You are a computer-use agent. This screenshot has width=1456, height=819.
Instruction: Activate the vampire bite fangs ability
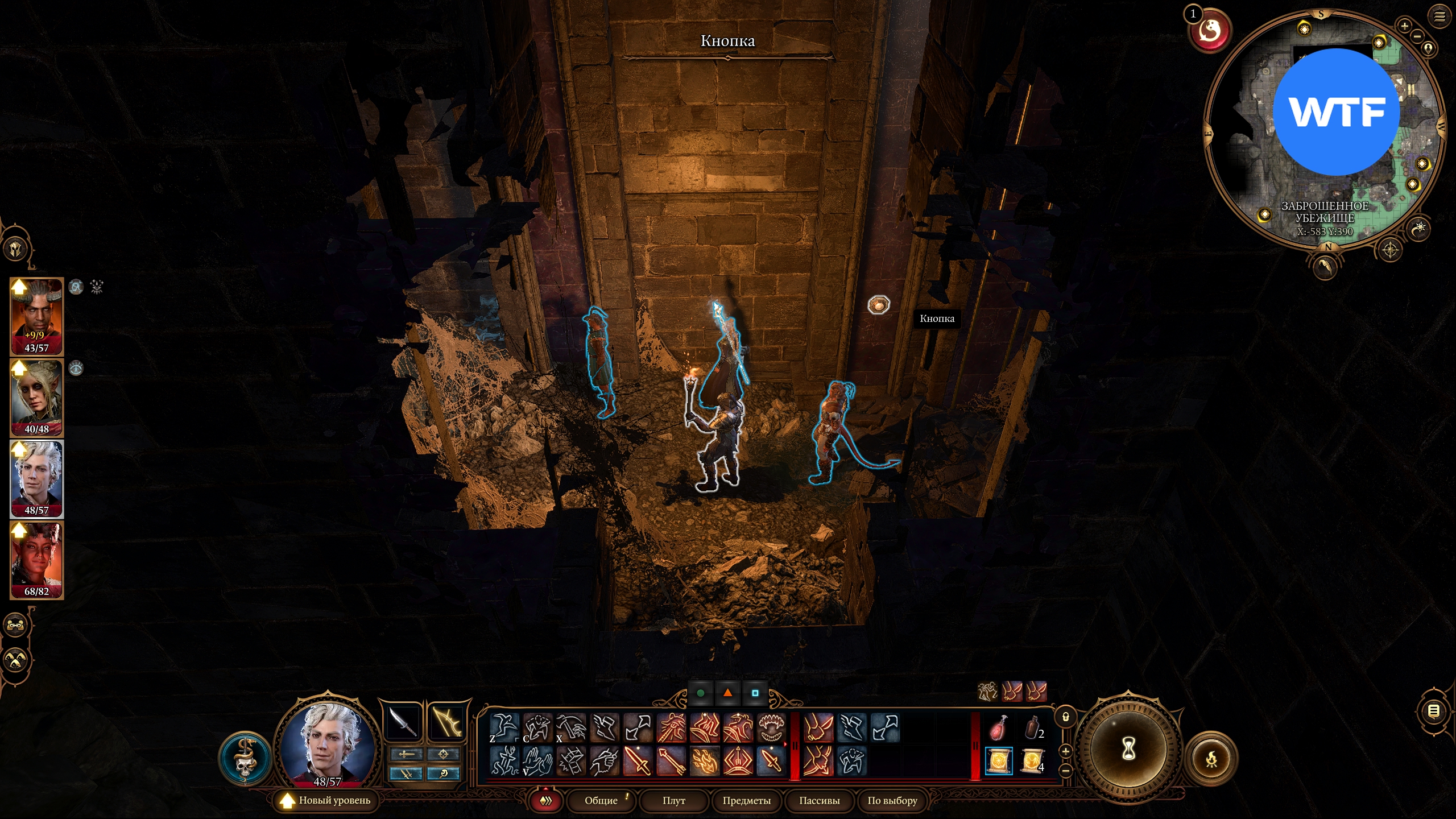click(x=771, y=727)
